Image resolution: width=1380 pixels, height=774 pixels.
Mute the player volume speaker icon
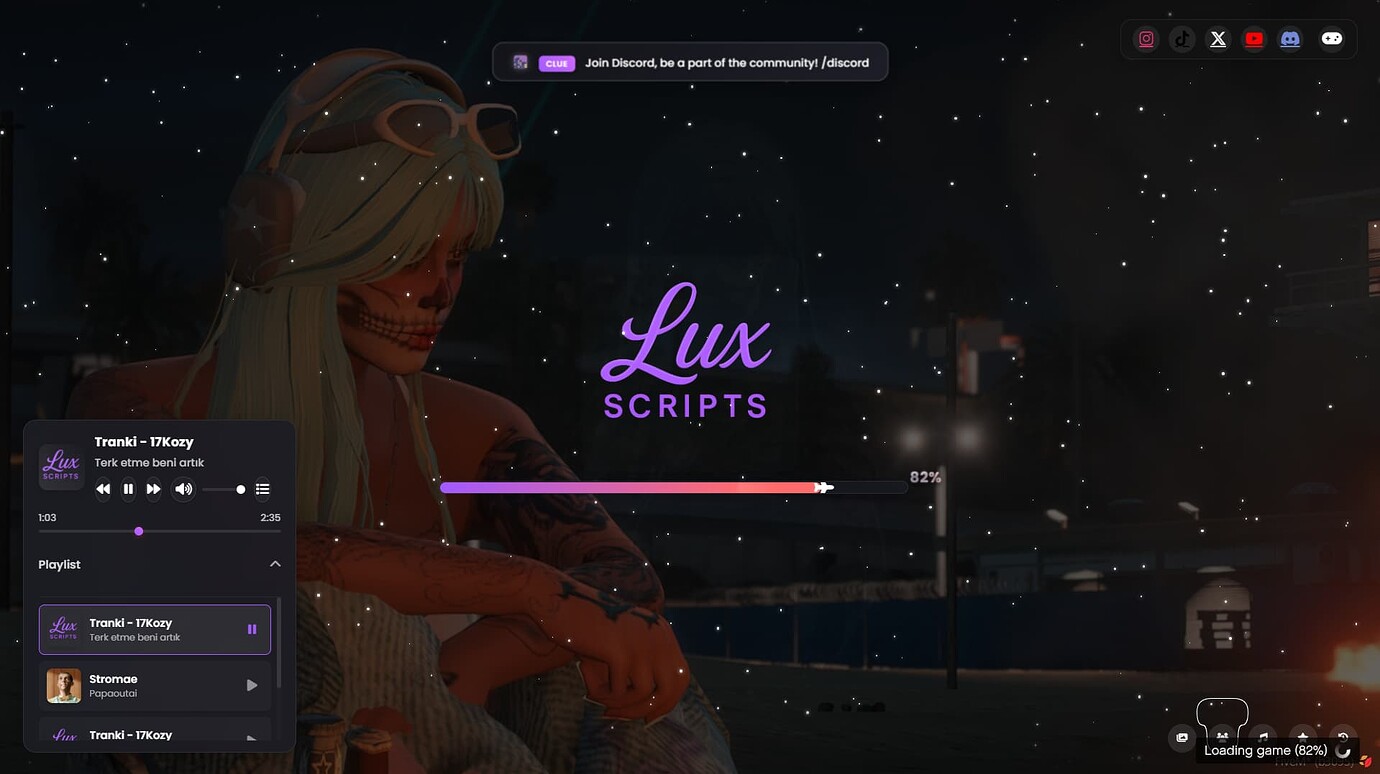pos(183,489)
